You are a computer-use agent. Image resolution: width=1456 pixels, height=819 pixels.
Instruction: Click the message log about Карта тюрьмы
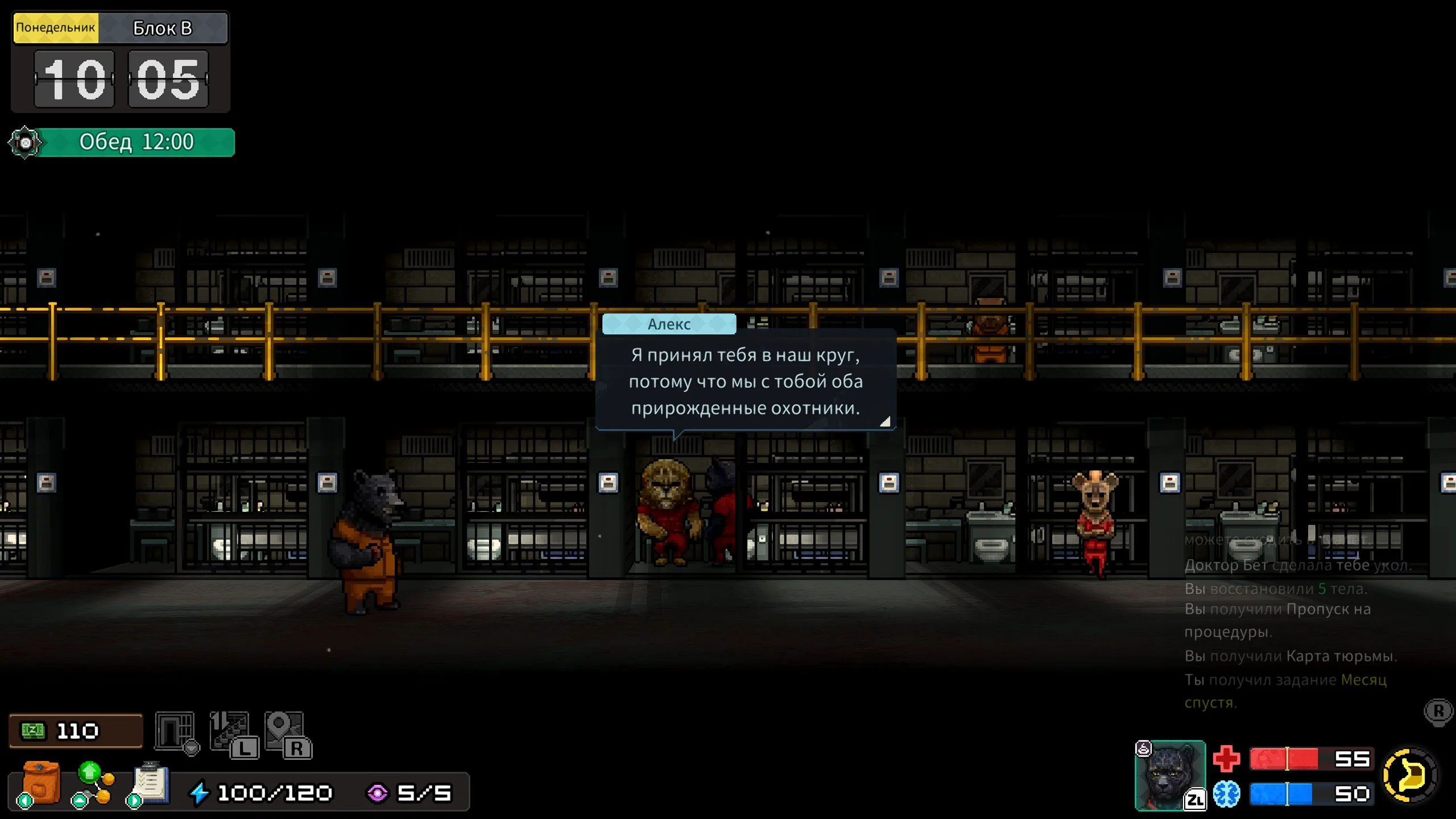pyautogui.click(x=1290, y=656)
